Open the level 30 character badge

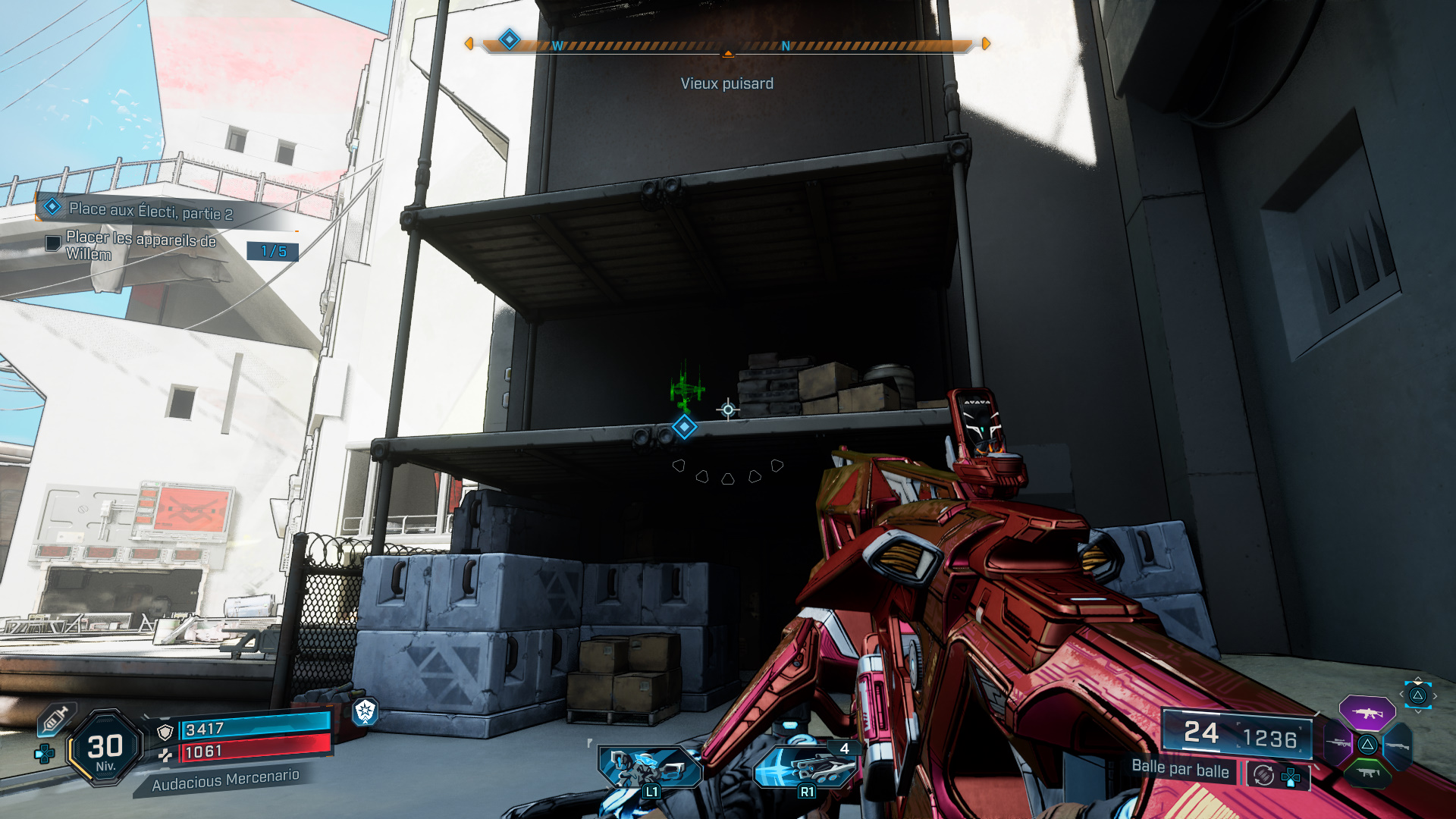(105, 748)
